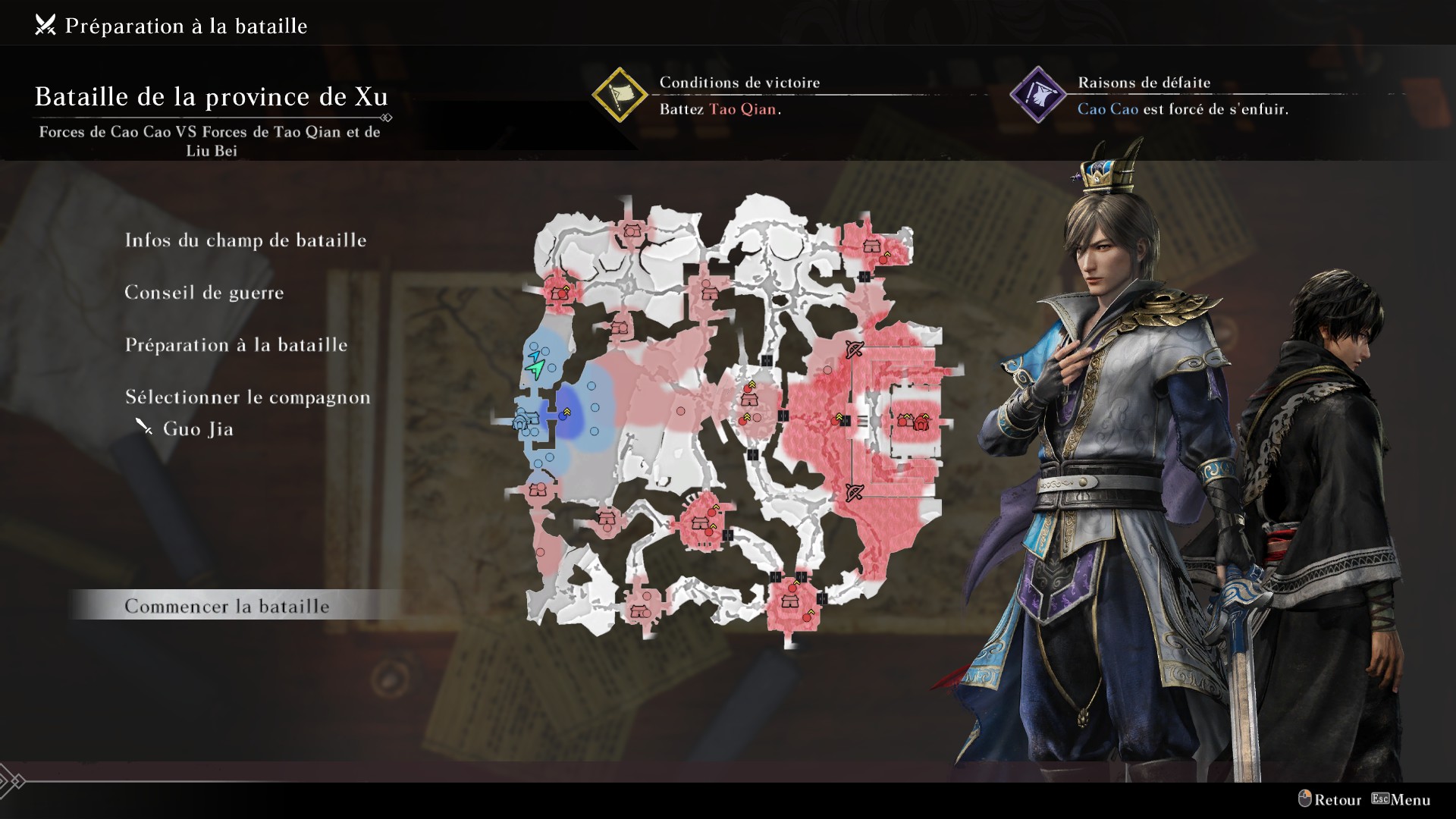Open the Préparation à la bataille option
Viewport: 1456px width, 819px height.
tap(236, 345)
